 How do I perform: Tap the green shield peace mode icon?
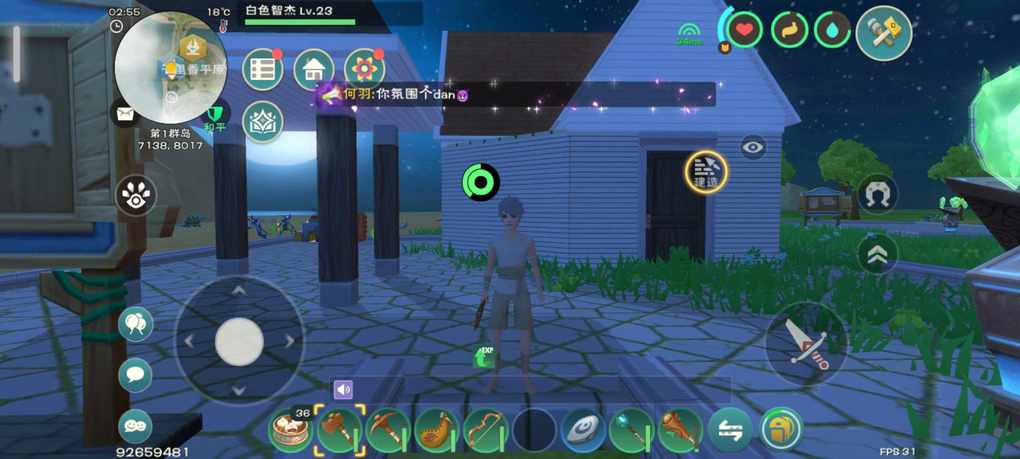coord(215,117)
